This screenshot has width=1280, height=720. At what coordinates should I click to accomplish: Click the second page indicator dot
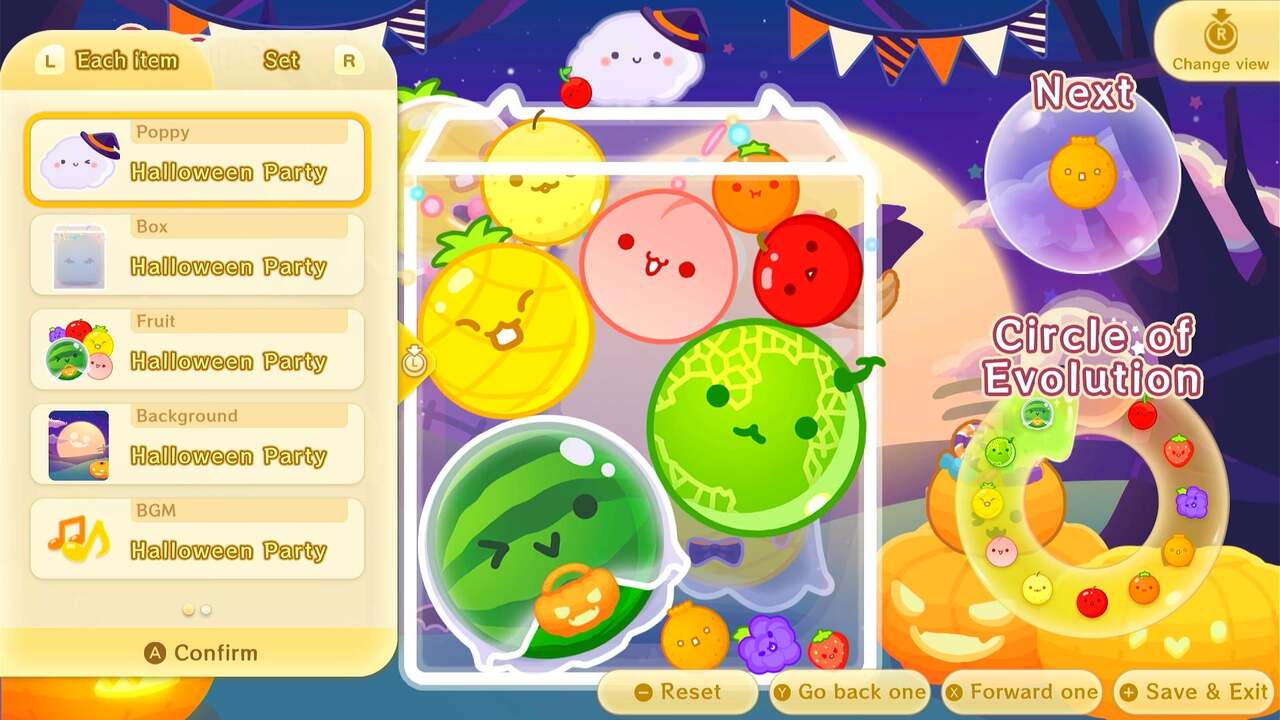coord(206,607)
